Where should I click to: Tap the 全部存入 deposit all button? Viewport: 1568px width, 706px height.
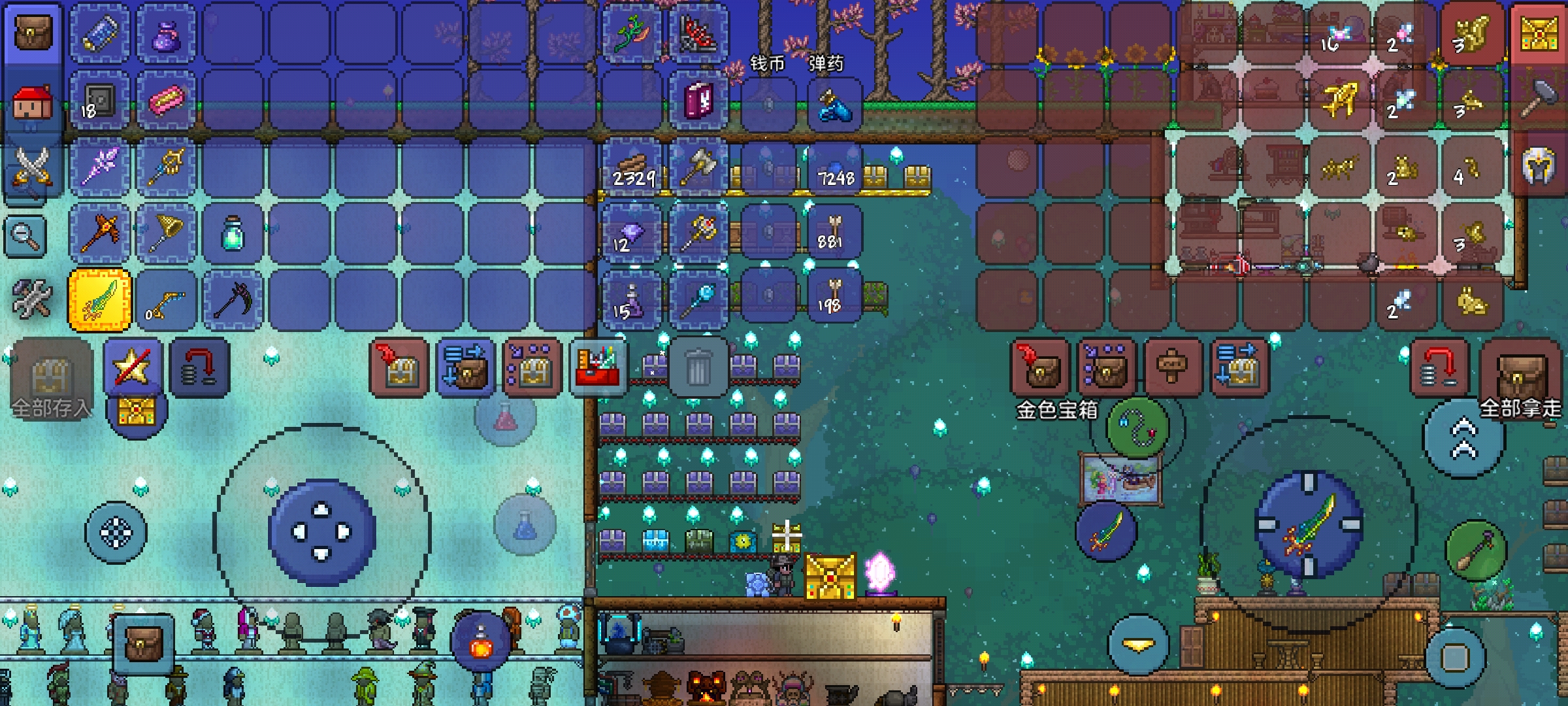(x=51, y=379)
